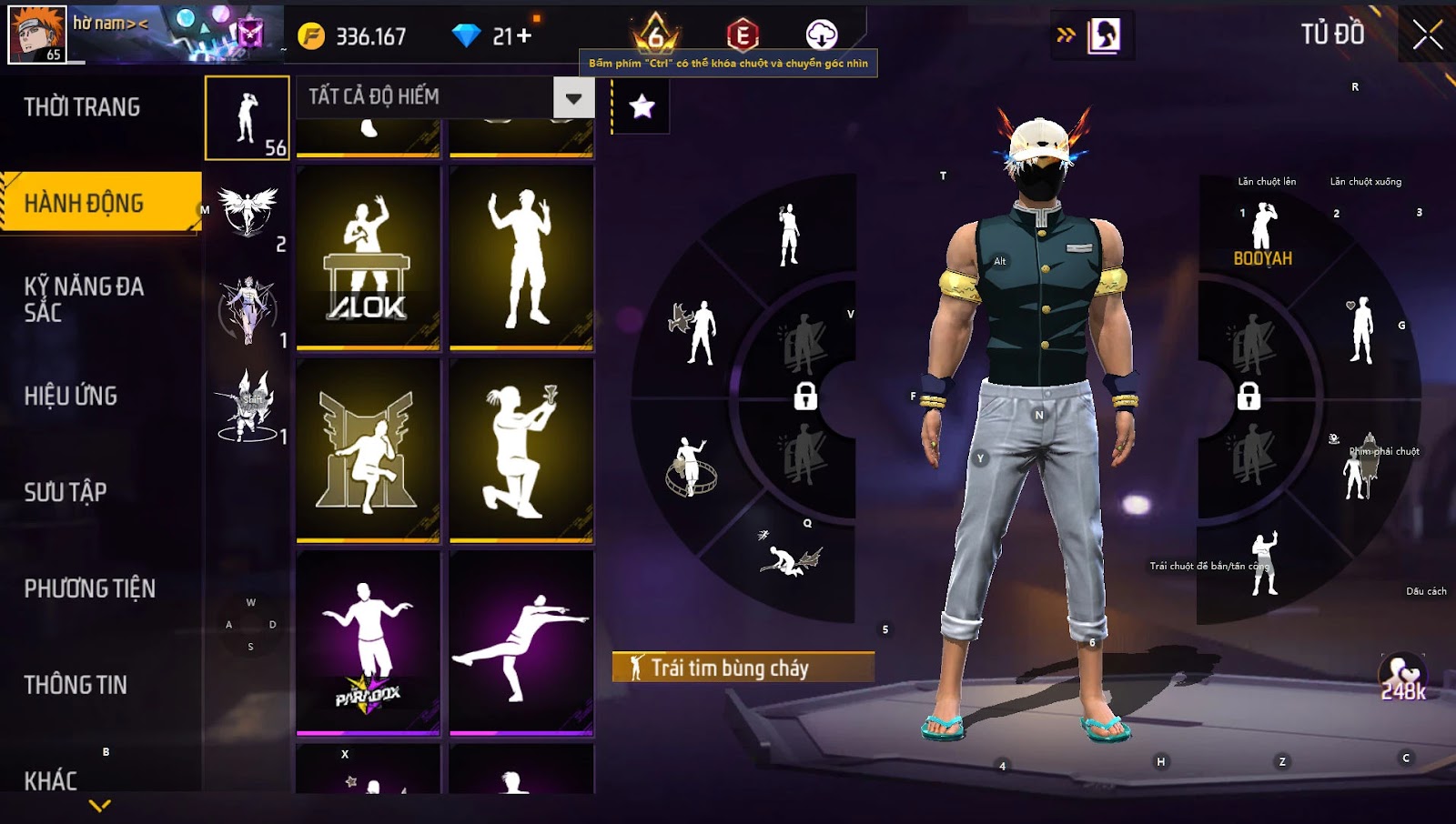This screenshot has width=1456, height=824.
Task: Go to the Sưu Tập tab
Action: pyautogui.click(x=66, y=492)
